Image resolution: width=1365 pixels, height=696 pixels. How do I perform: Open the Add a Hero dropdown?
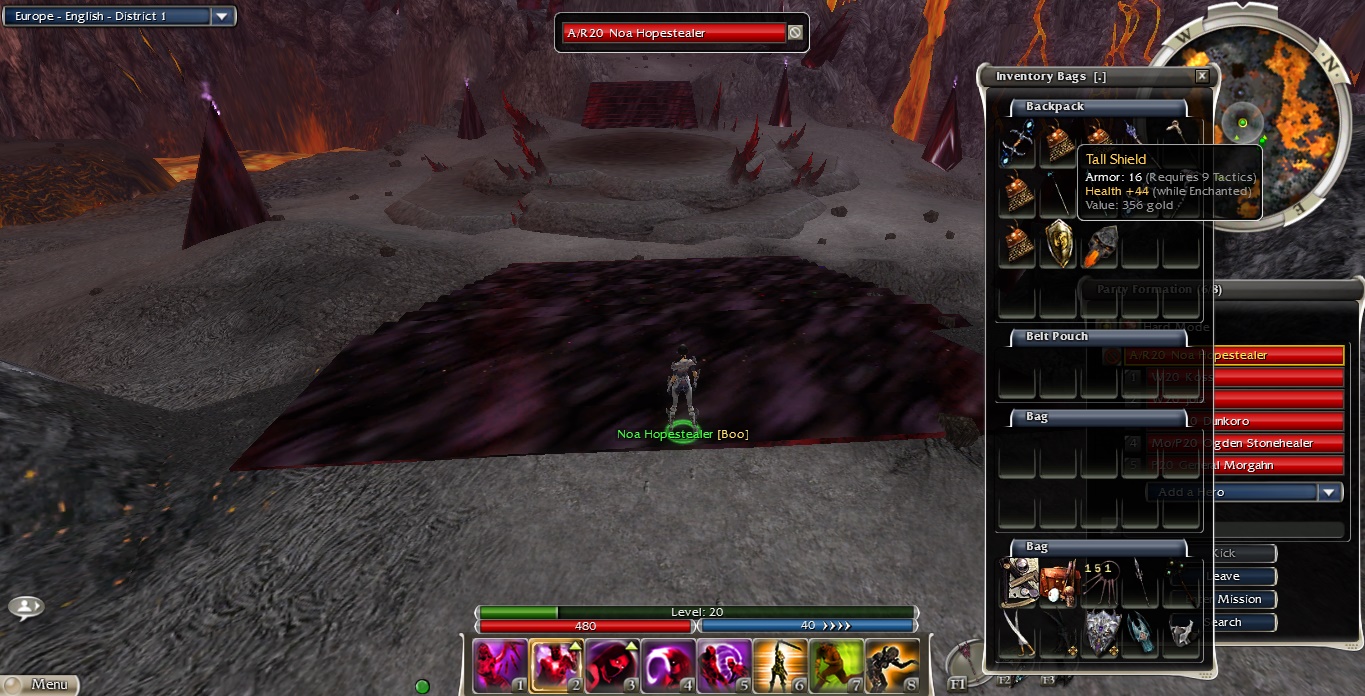pyautogui.click(x=1329, y=492)
